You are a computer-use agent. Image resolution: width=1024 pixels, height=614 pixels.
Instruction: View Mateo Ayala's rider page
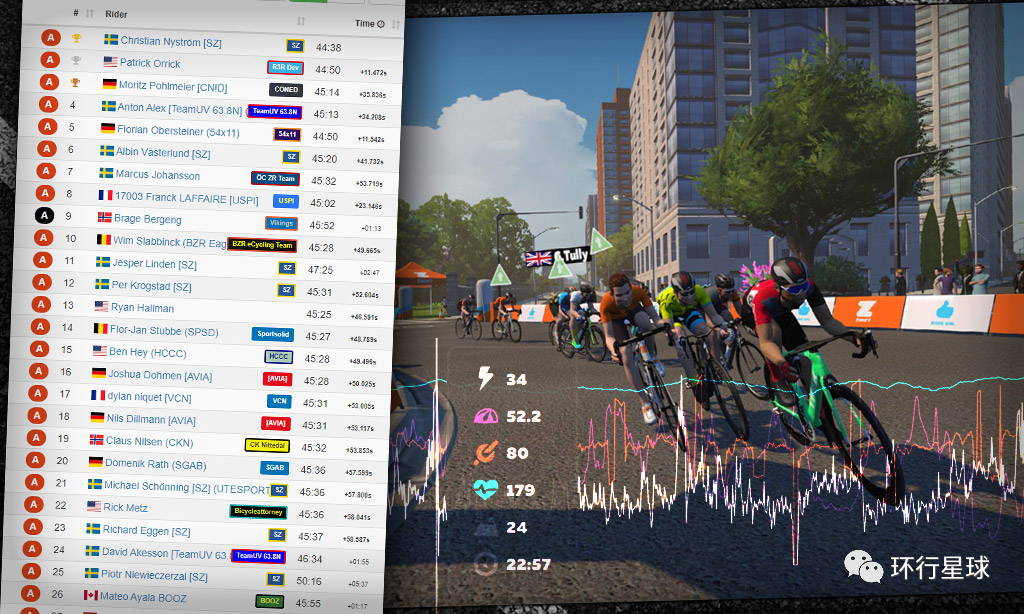click(x=146, y=595)
